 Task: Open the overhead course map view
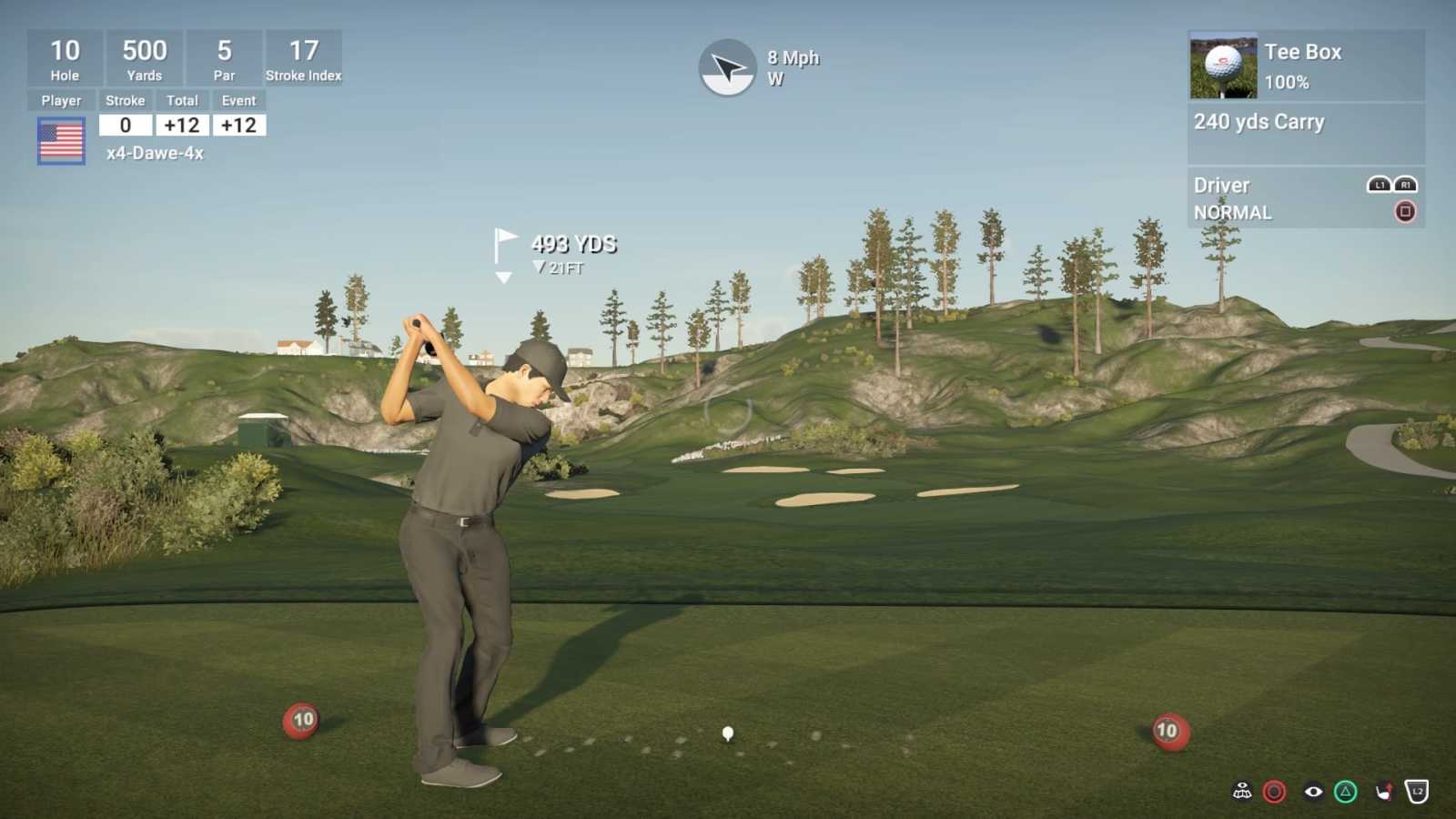(1242, 790)
